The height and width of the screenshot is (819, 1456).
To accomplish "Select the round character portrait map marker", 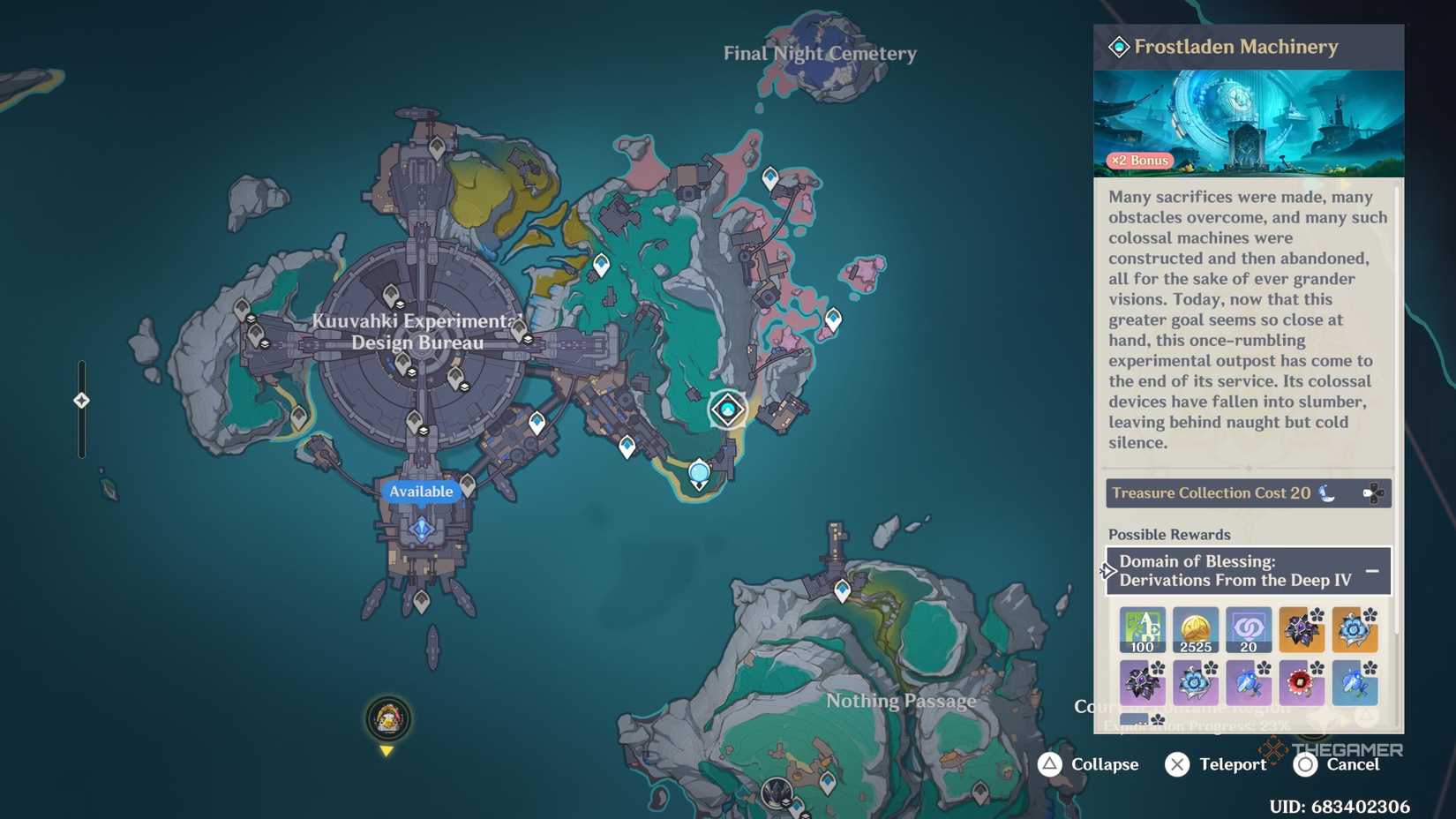I will (387, 718).
